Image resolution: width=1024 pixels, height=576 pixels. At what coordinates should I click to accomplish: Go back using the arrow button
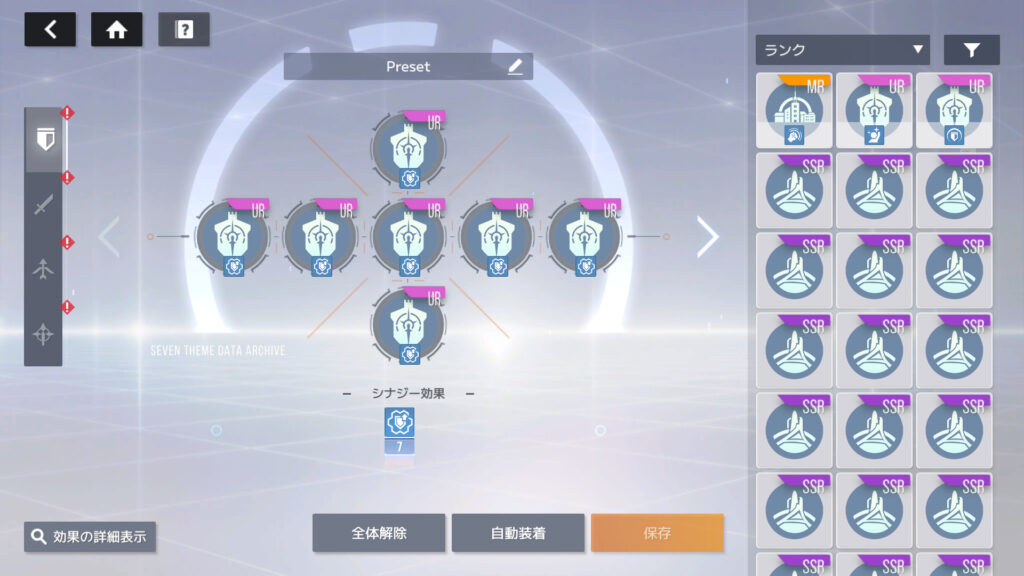(50, 29)
